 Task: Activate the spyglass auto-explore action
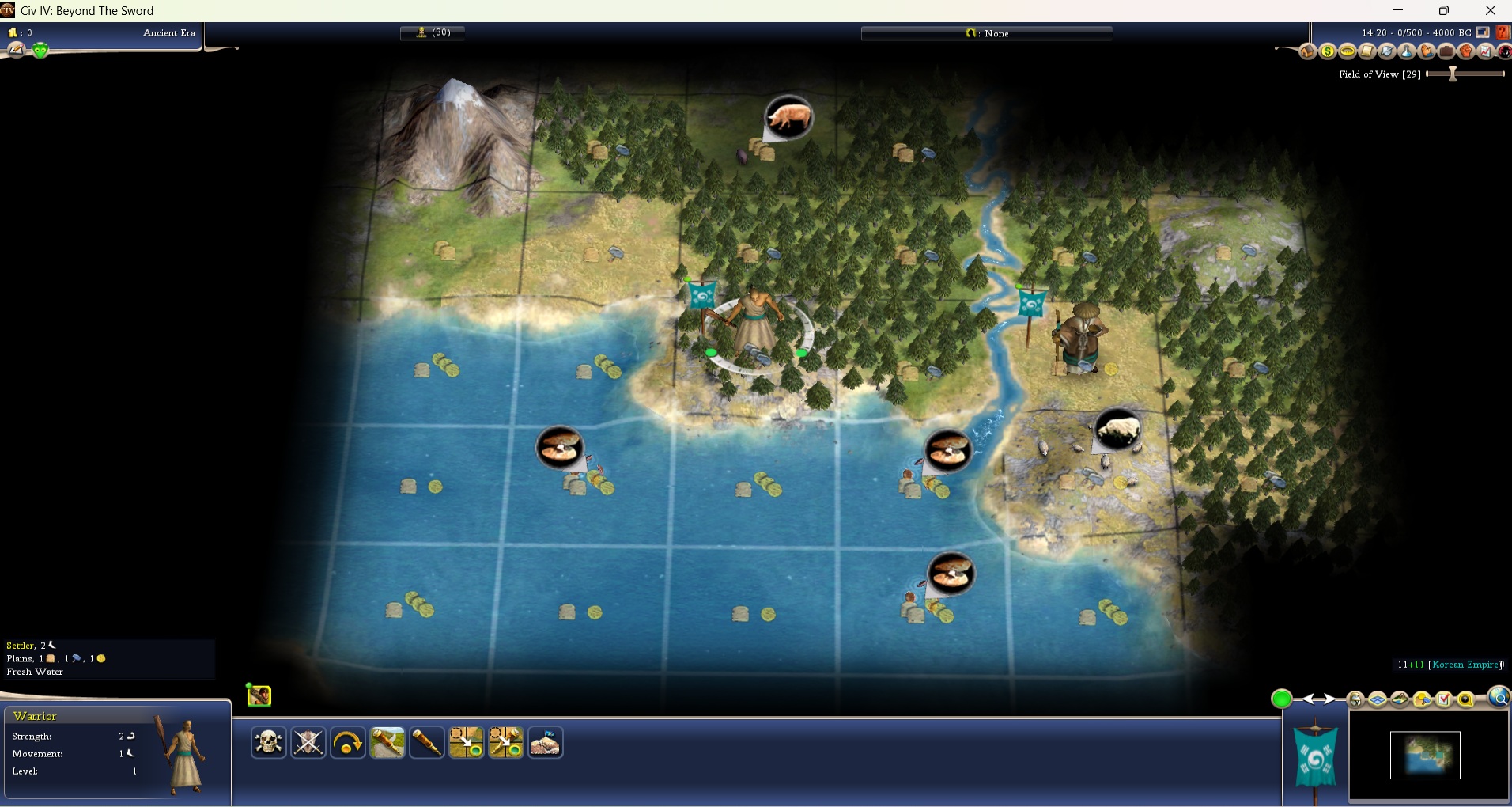pos(427,743)
